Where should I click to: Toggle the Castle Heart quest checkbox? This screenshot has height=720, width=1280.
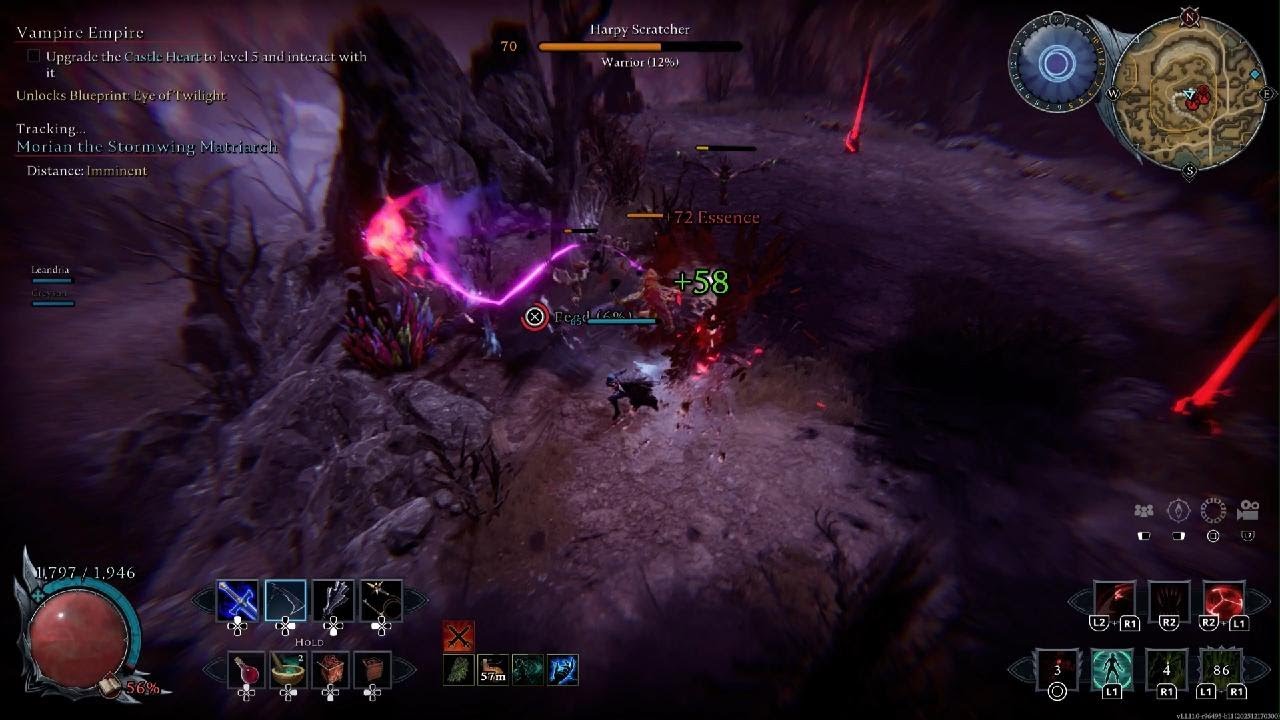click(33, 57)
